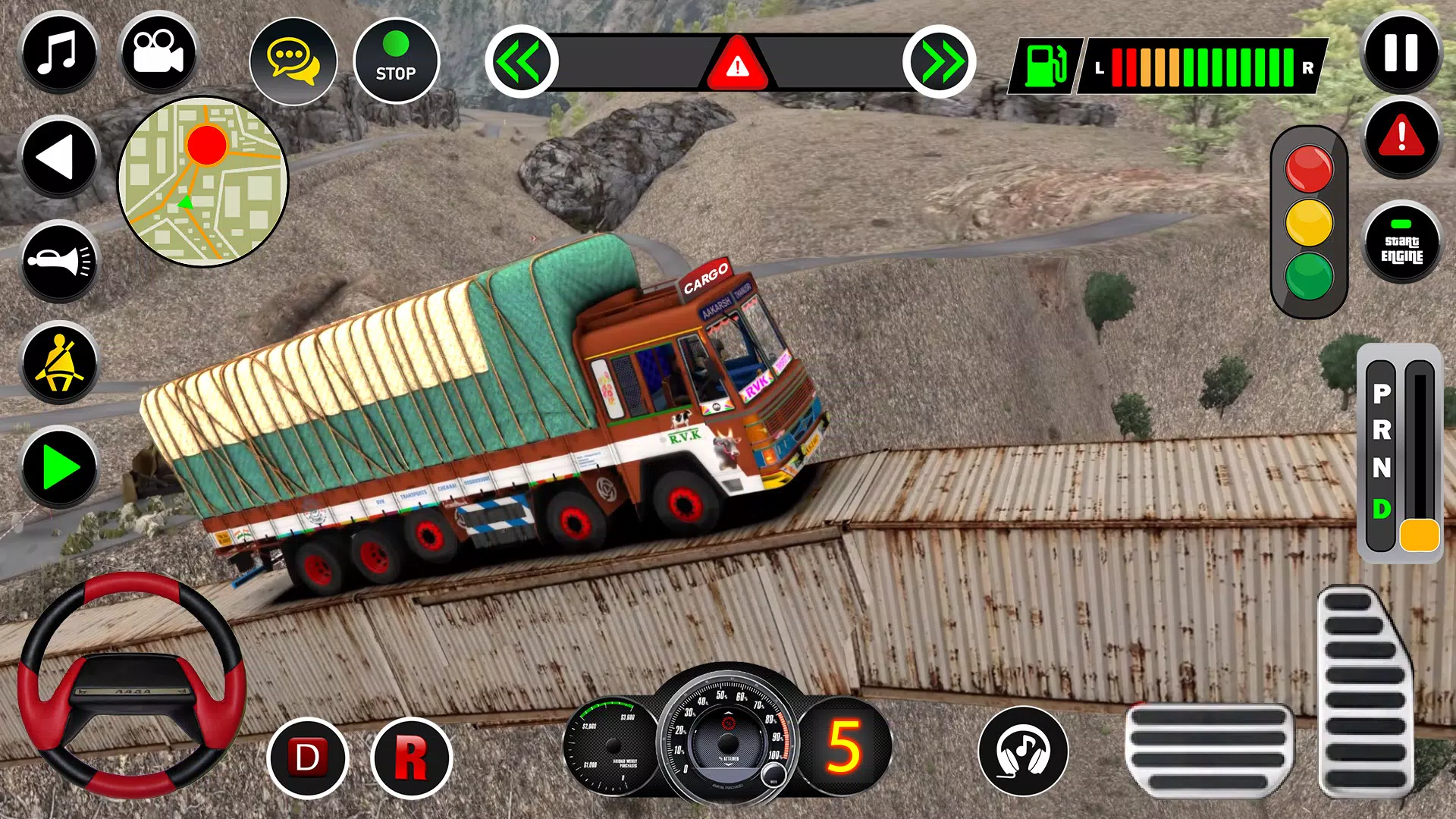Start the engine

click(1401, 243)
